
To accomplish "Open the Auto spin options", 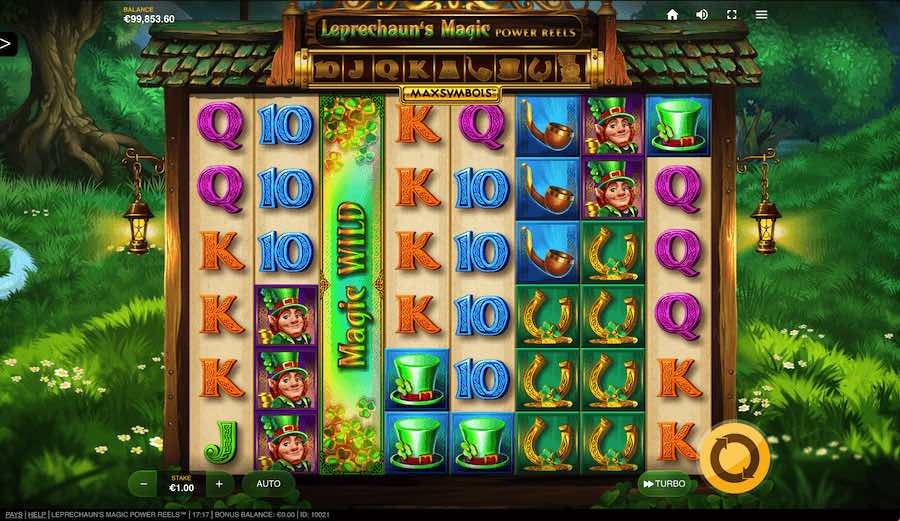I will (x=268, y=483).
